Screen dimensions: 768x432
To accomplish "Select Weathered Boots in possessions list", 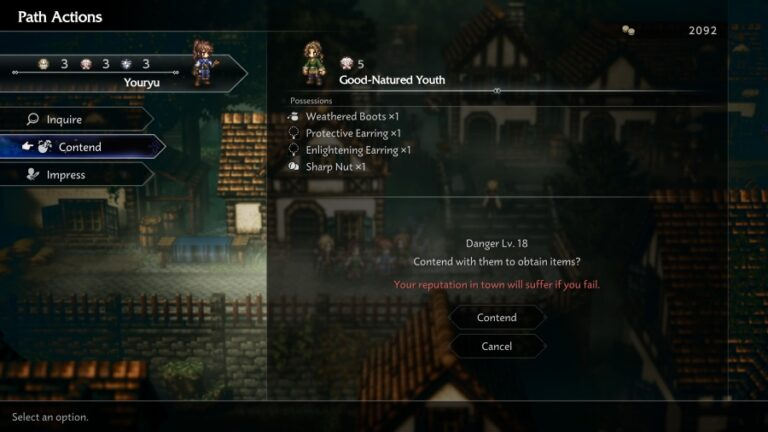I will coord(353,117).
